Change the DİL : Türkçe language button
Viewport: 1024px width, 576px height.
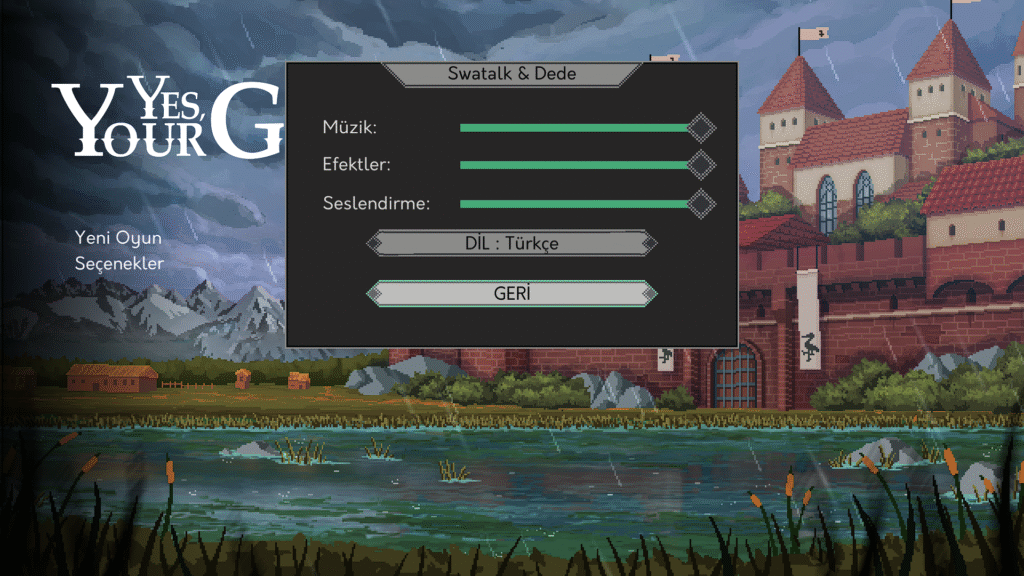tap(512, 243)
